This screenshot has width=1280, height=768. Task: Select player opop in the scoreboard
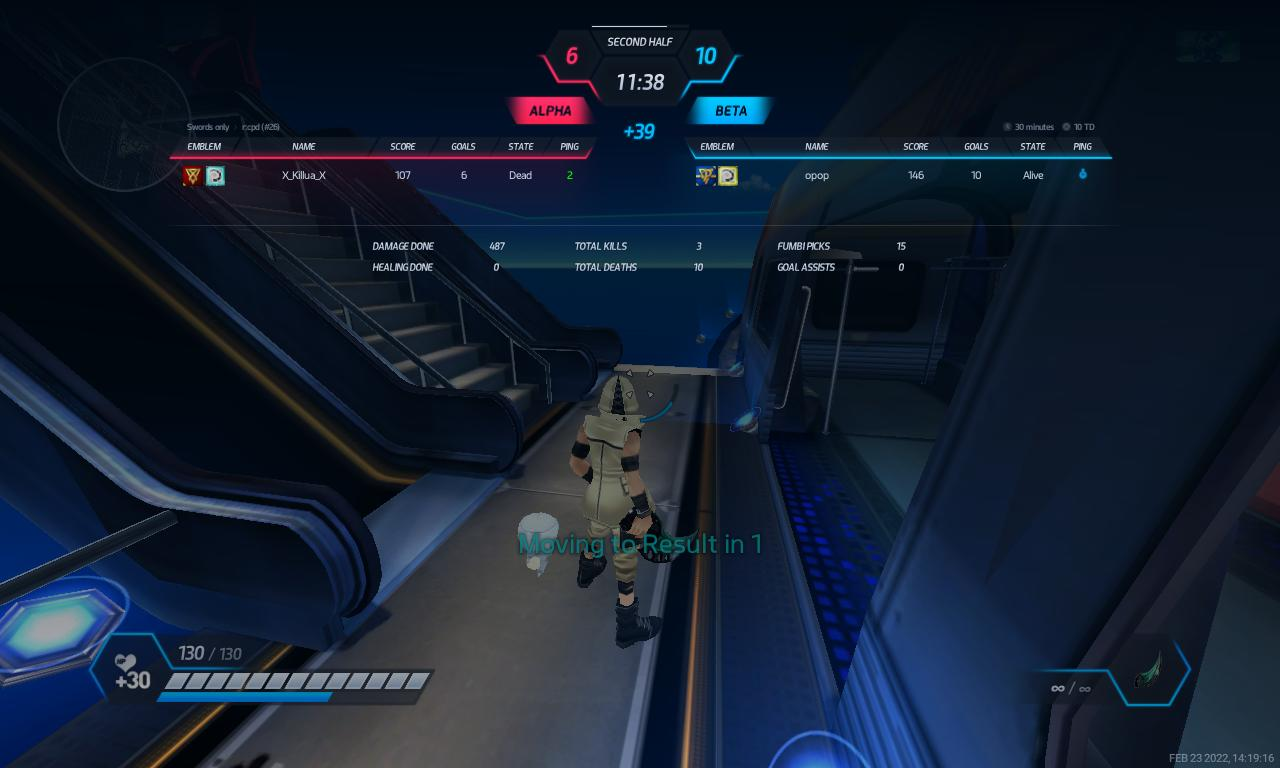click(x=816, y=175)
